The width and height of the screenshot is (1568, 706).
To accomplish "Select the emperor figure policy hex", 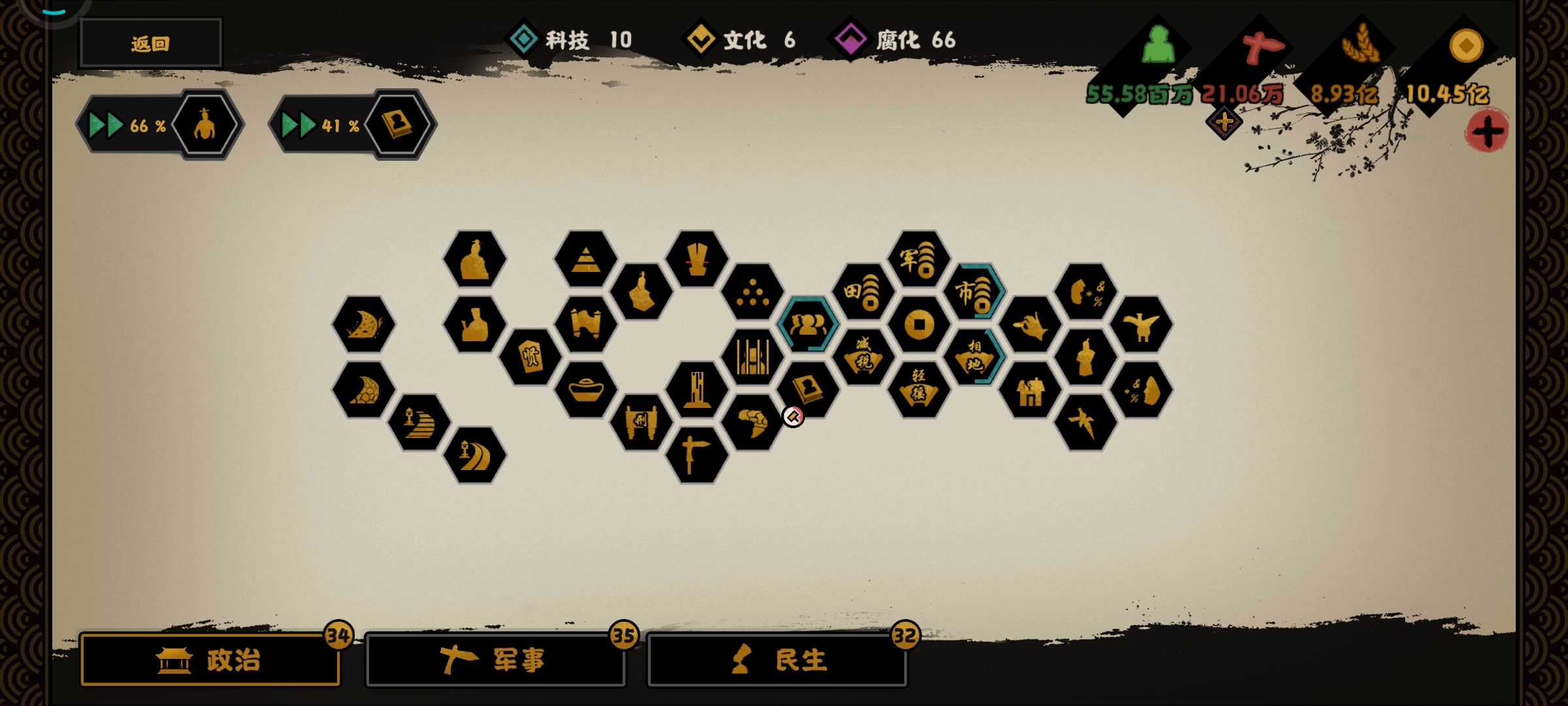I will pyautogui.click(x=476, y=260).
